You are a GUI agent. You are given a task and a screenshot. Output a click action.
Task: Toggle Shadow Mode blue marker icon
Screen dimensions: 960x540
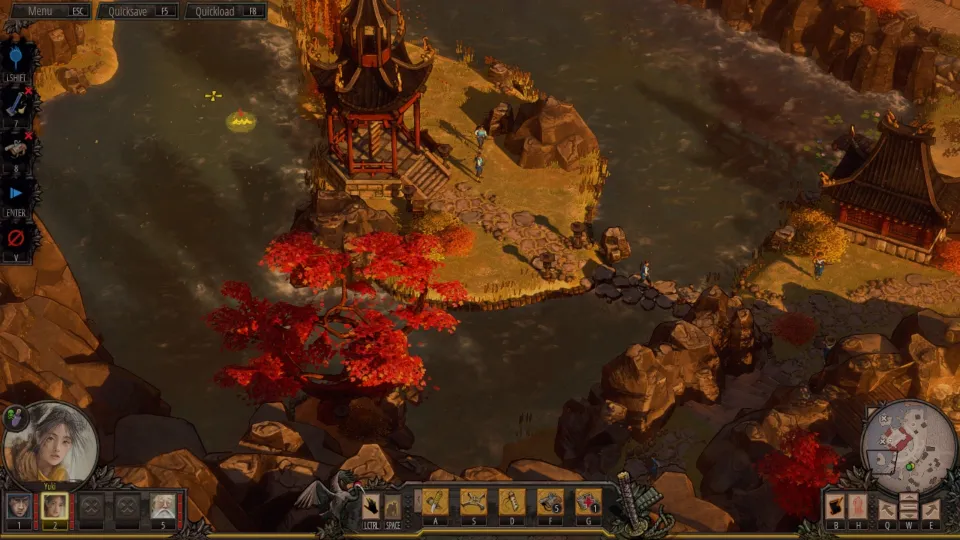click(16, 56)
